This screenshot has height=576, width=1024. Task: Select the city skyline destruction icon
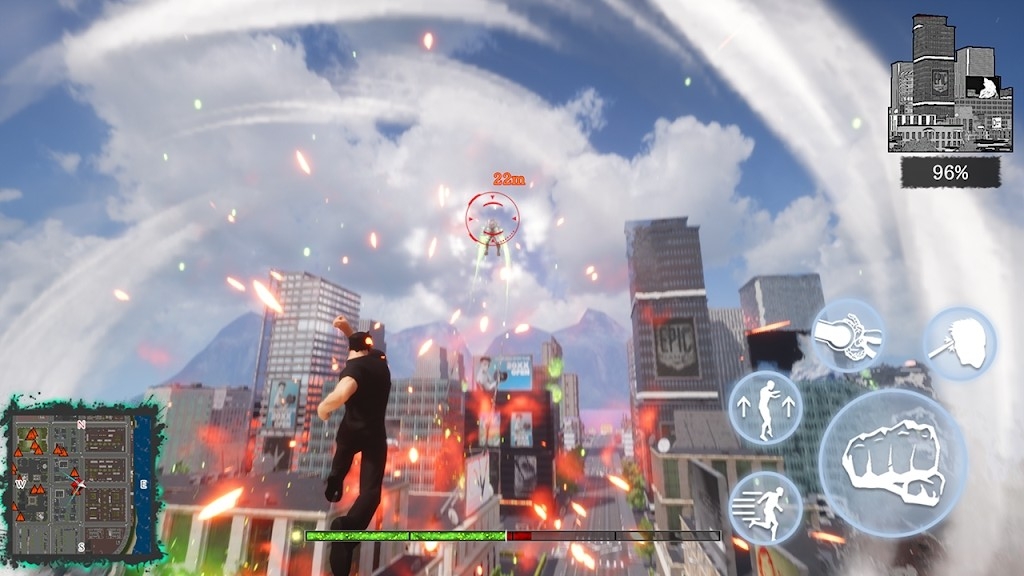949,85
